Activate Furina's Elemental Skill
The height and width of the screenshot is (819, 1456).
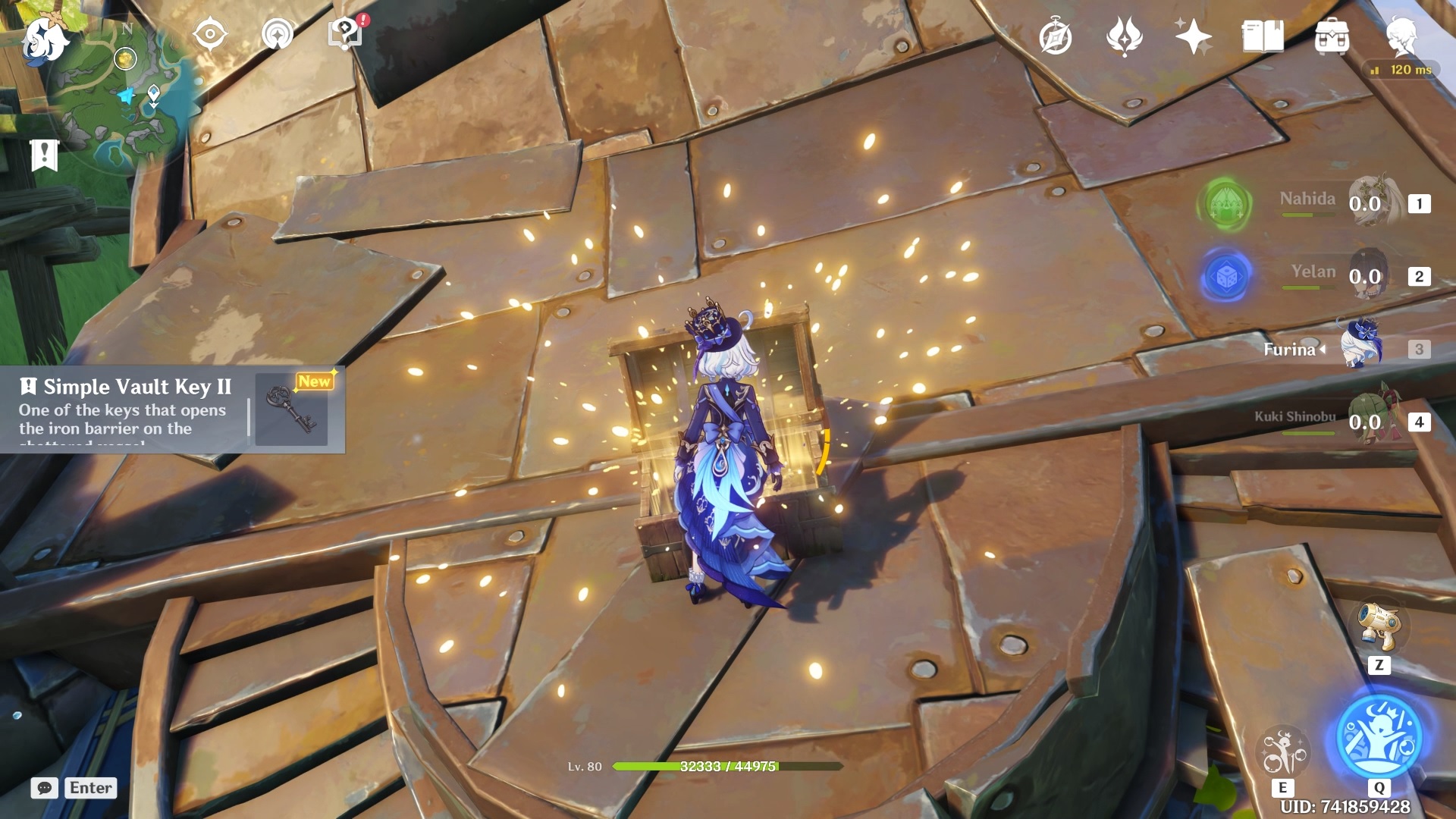pos(1282,752)
